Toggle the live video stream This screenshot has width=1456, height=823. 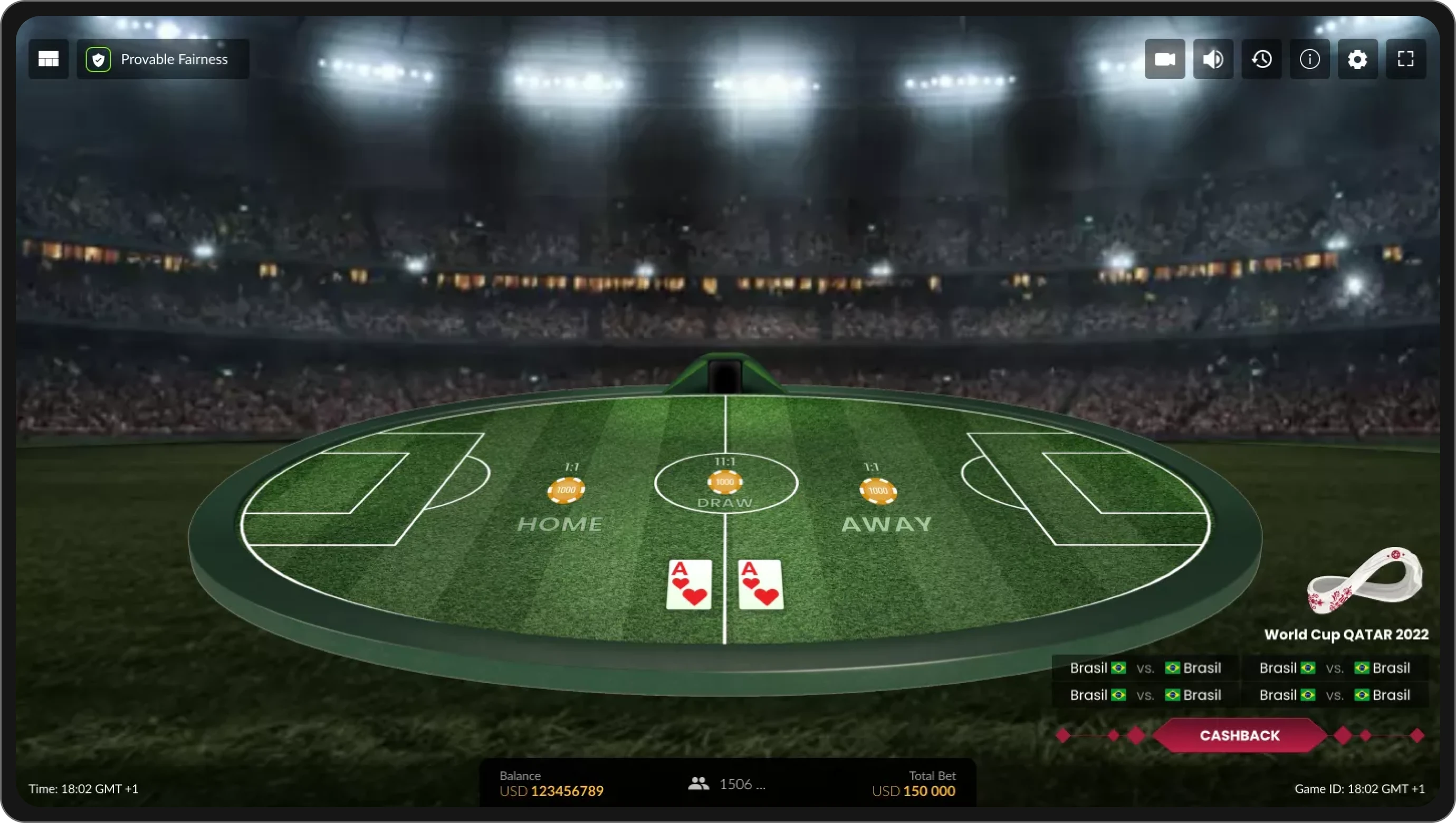click(1165, 59)
